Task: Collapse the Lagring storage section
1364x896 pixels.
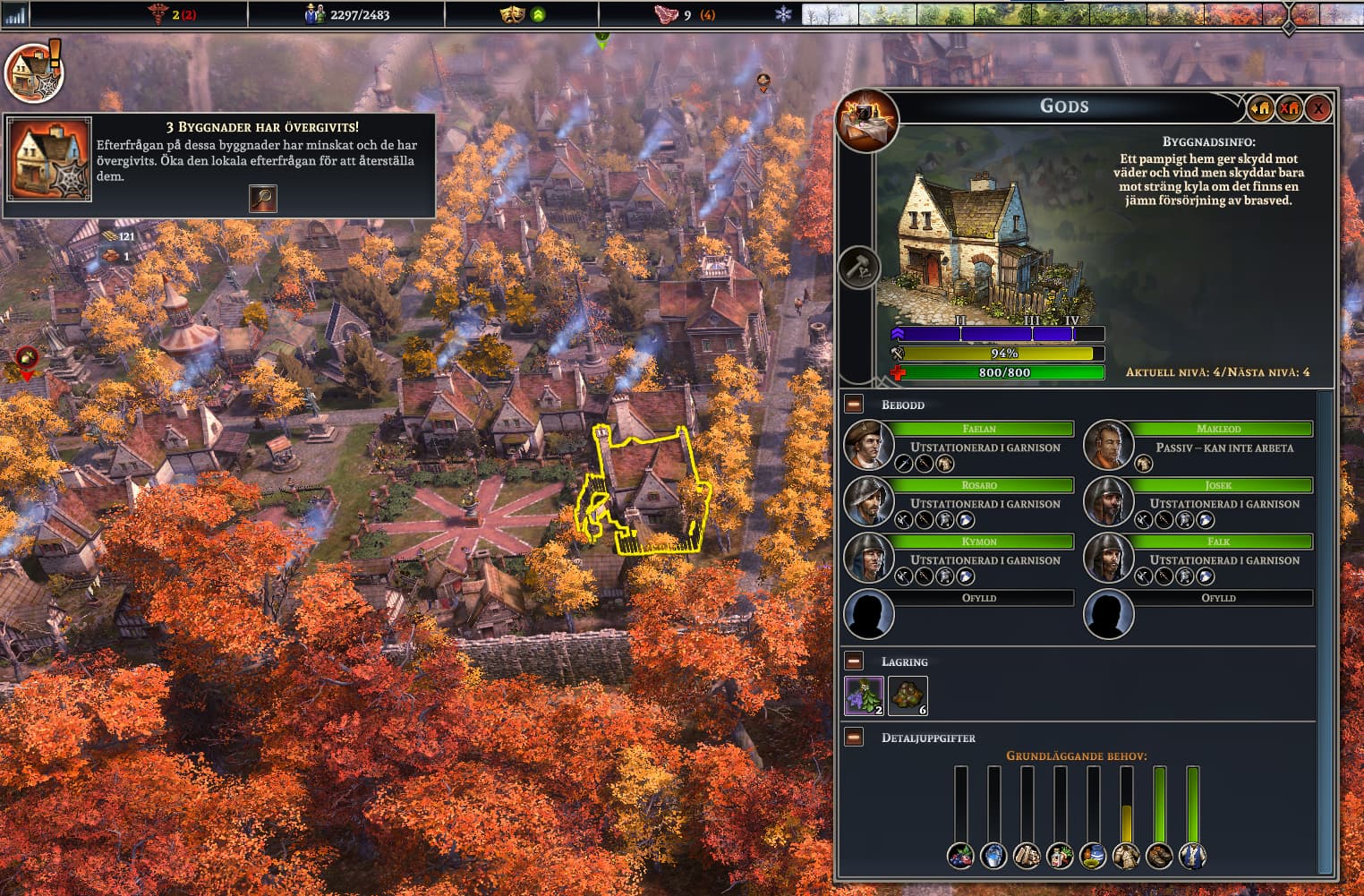Action: click(854, 661)
